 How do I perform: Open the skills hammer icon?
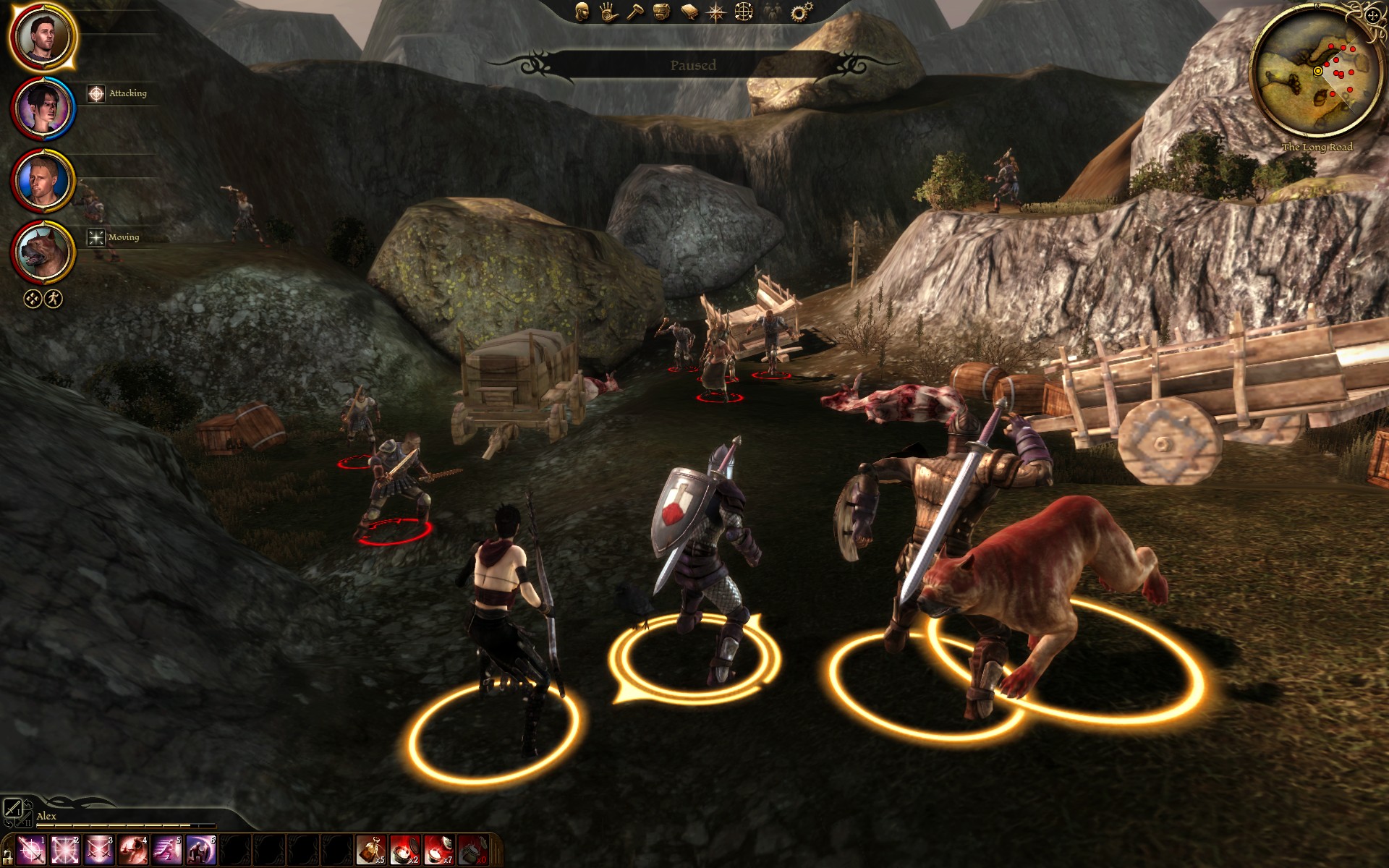point(635,12)
